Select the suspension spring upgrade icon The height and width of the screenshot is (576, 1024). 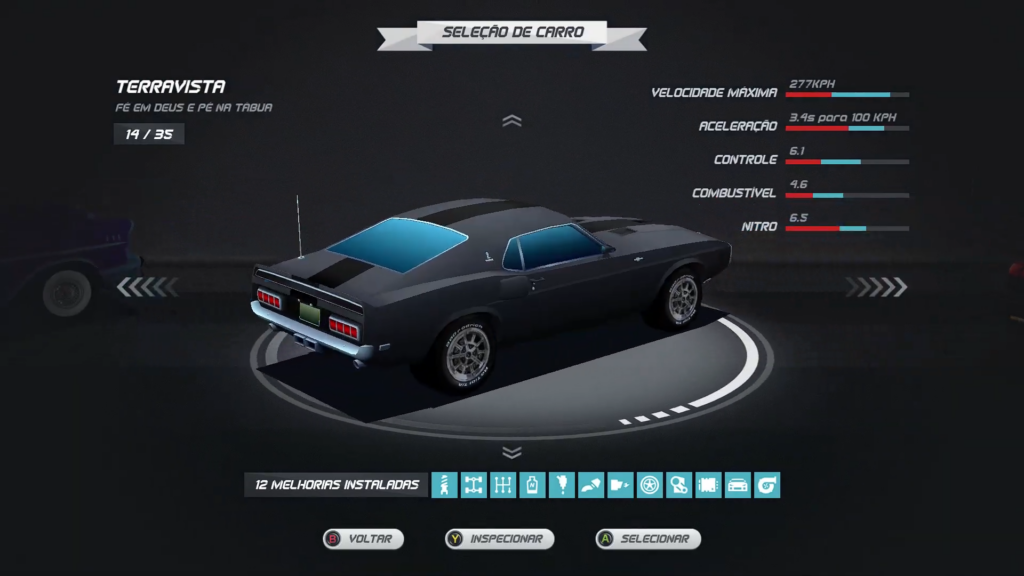pyautogui.click(x=444, y=486)
